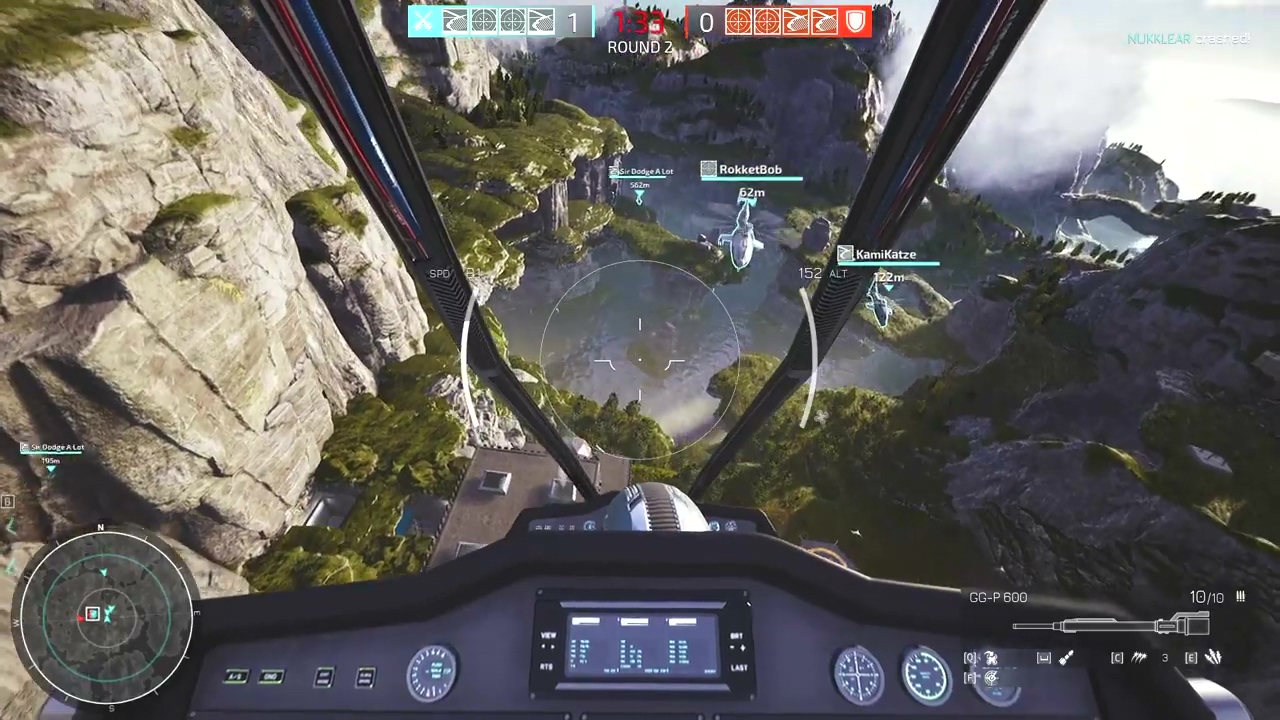Click the cockpit center multifunction display
The width and height of the screenshot is (1280, 720).
(642, 642)
